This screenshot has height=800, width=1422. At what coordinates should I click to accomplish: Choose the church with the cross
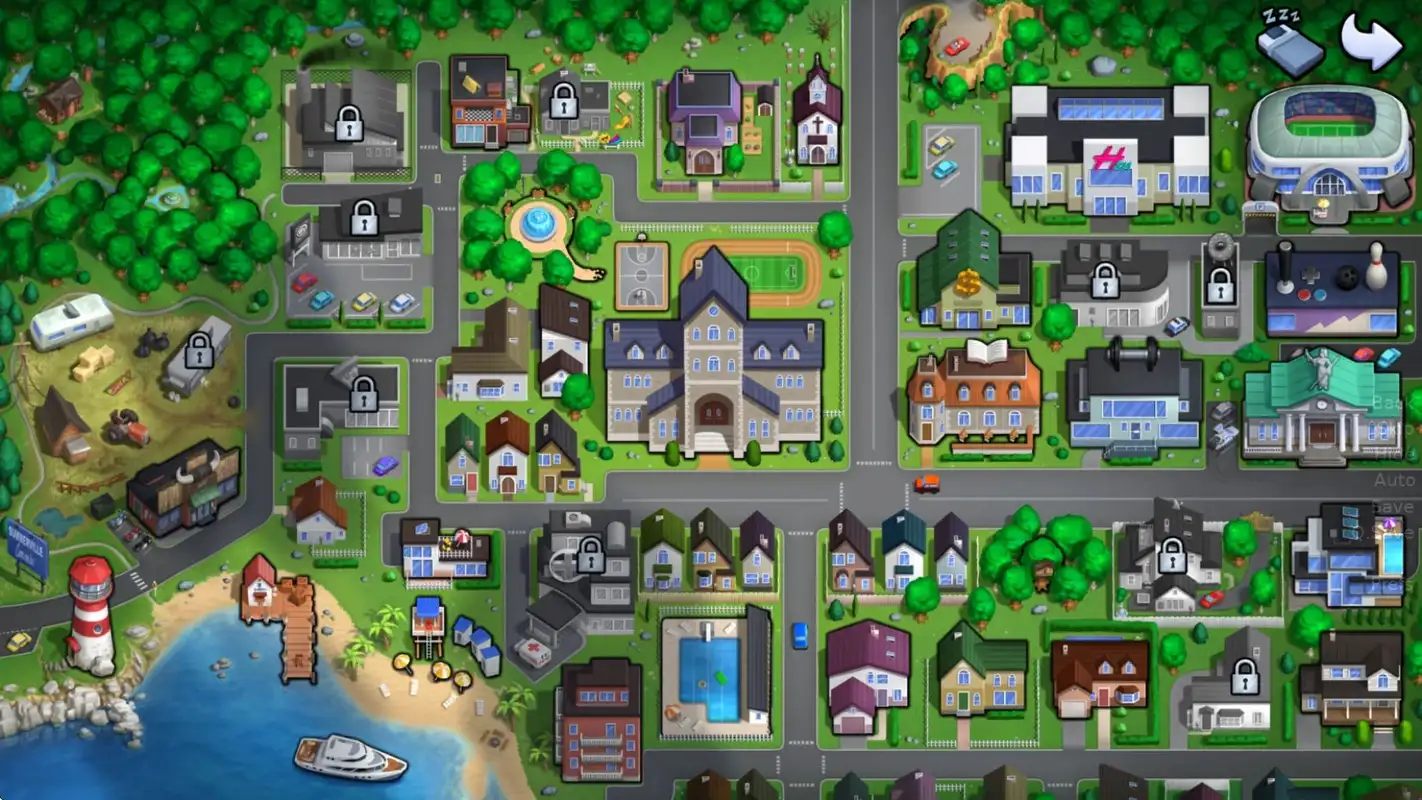817,115
